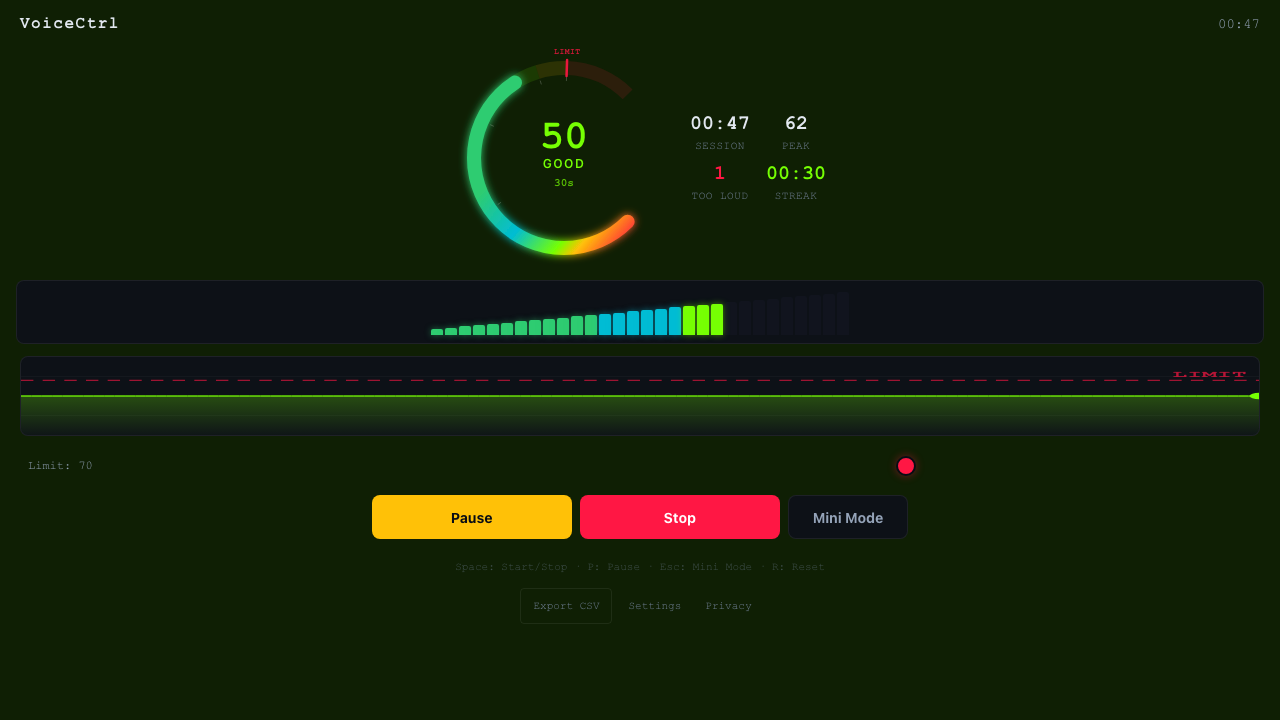Click the PEAK value of 62
Image resolution: width=1280 pixels, height=720 pixels.
[796, 122]
